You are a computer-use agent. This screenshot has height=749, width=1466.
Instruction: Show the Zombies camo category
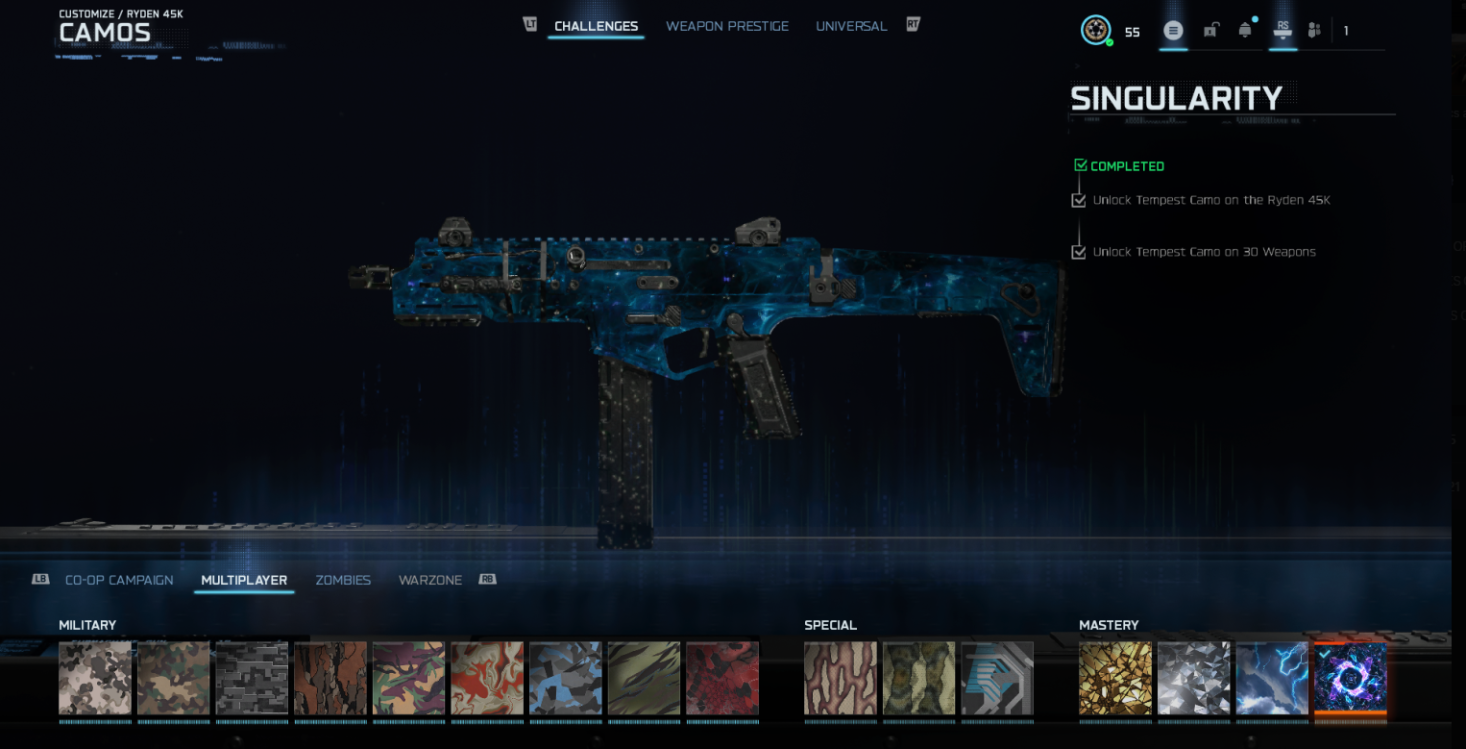343,580
